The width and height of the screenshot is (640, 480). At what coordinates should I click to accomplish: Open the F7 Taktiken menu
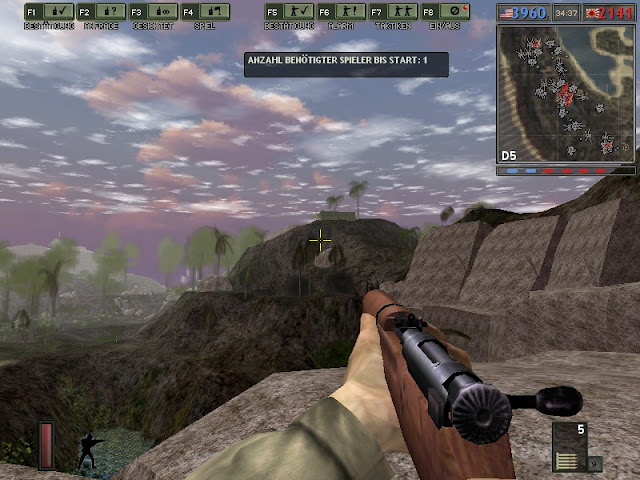coord(391,12)
